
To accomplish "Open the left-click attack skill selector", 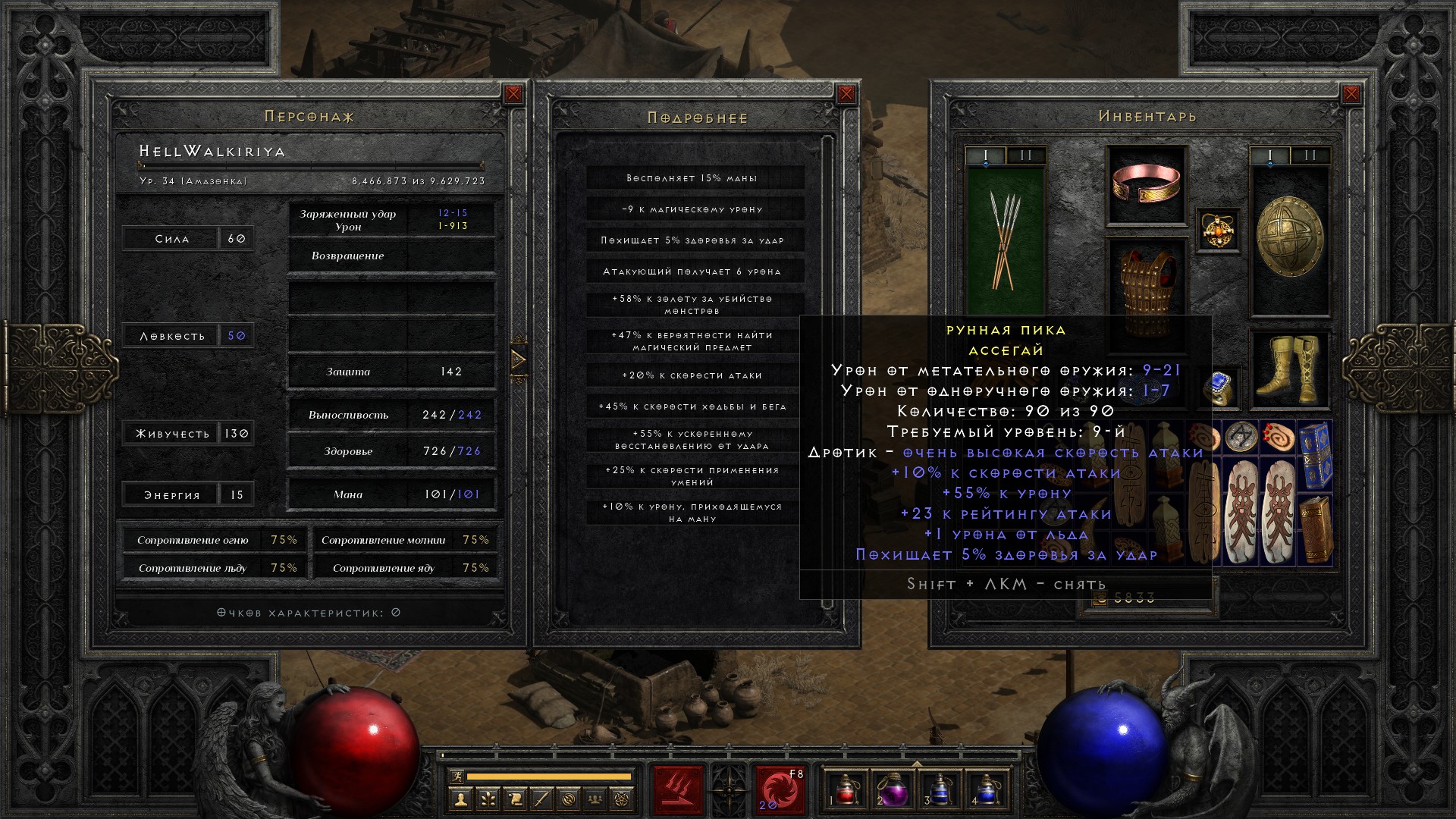I will [677, 790].
